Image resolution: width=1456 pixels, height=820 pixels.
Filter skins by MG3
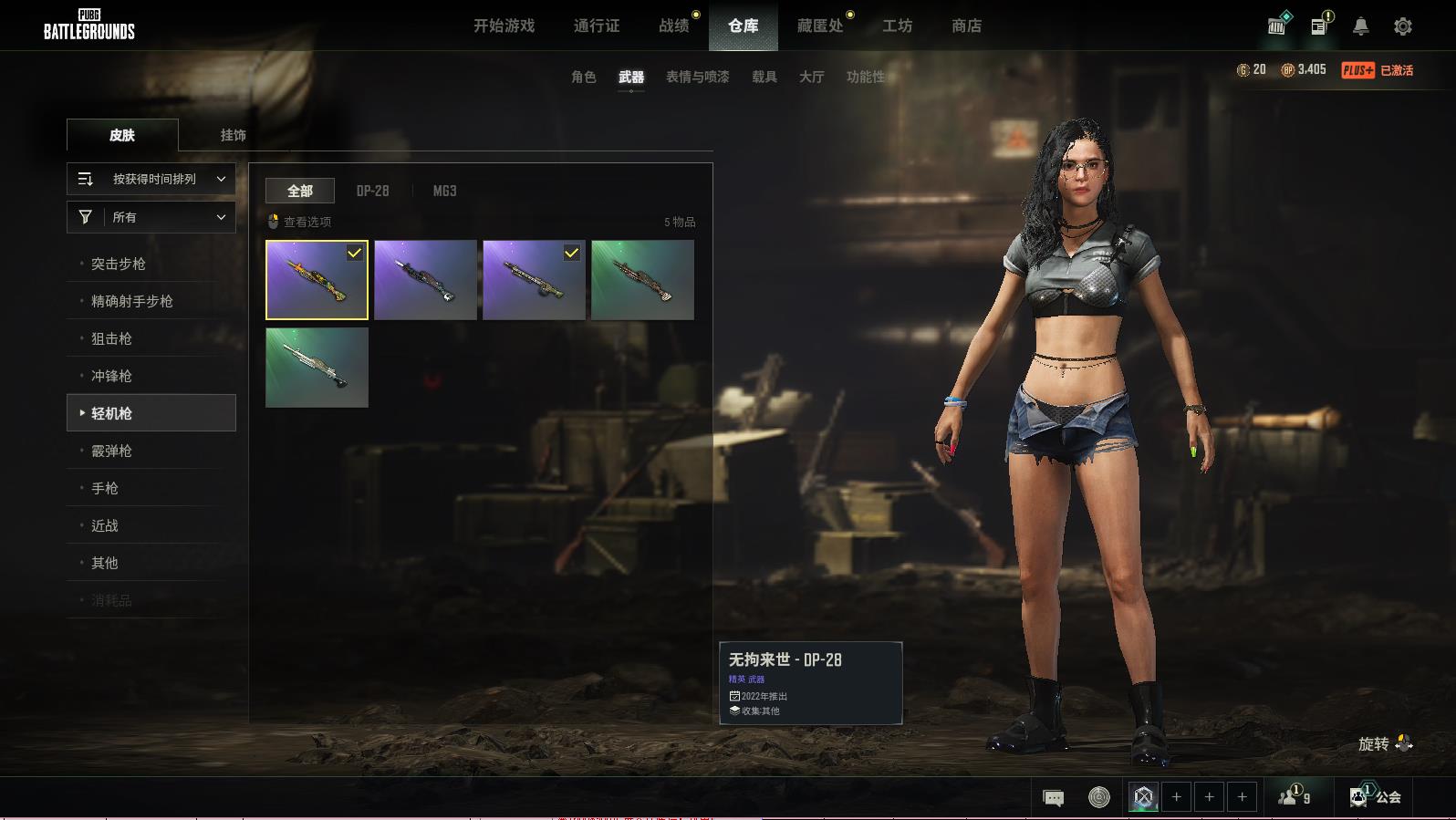[x=444, y=191]
